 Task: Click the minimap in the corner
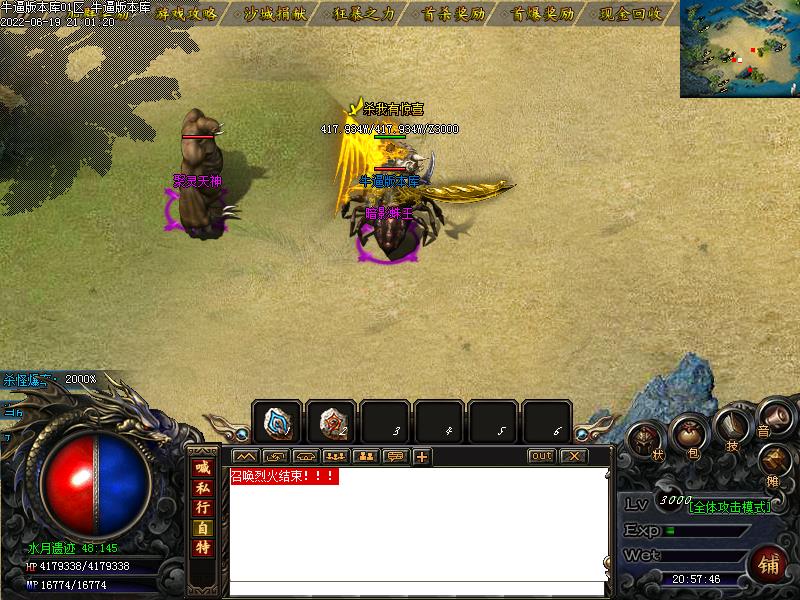tap(740, 48)
